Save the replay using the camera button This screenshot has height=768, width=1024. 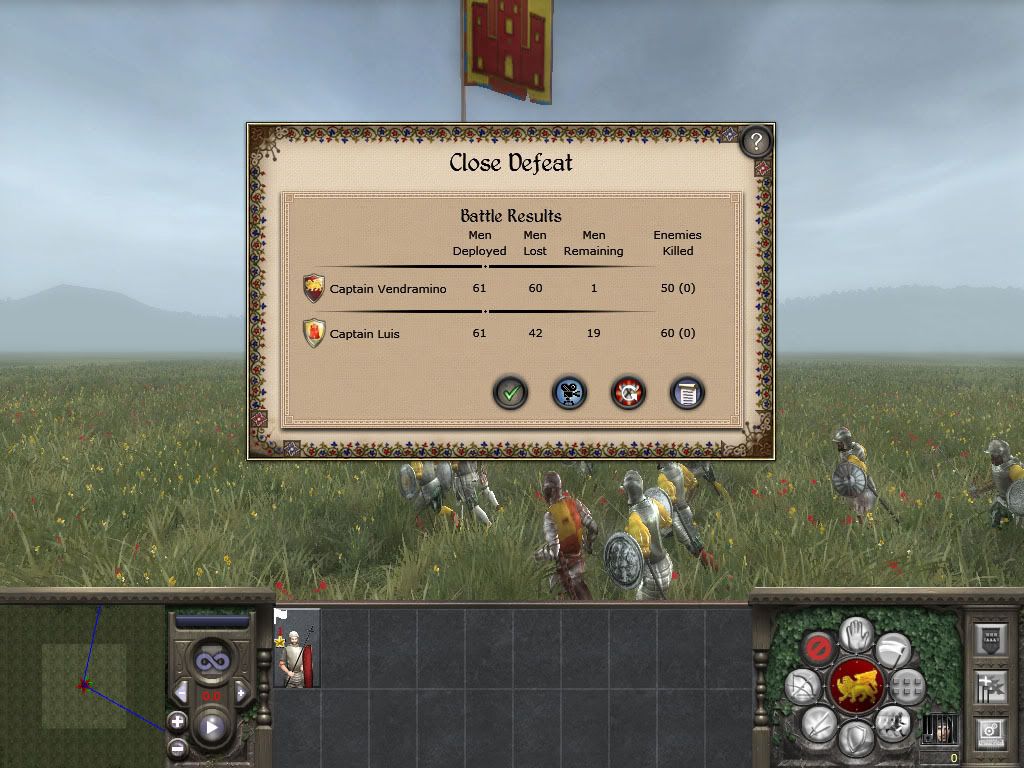(570, 393)
